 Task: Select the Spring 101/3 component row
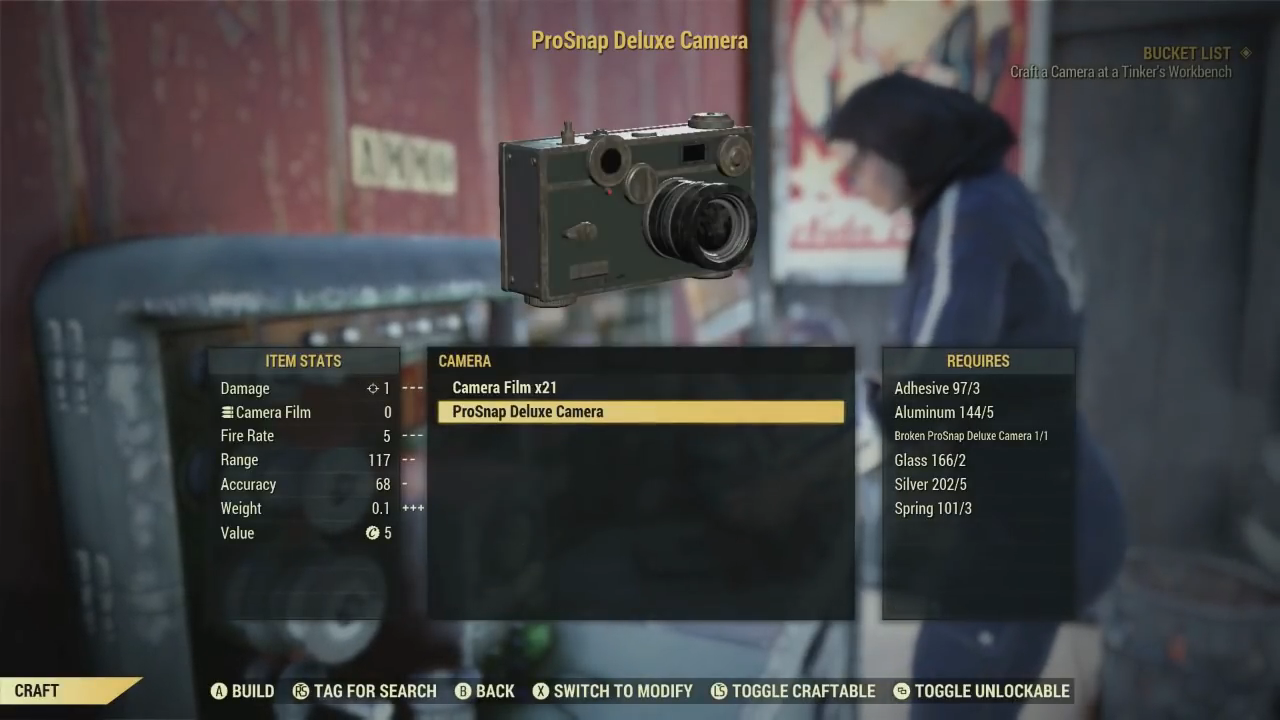coord(932,508)
